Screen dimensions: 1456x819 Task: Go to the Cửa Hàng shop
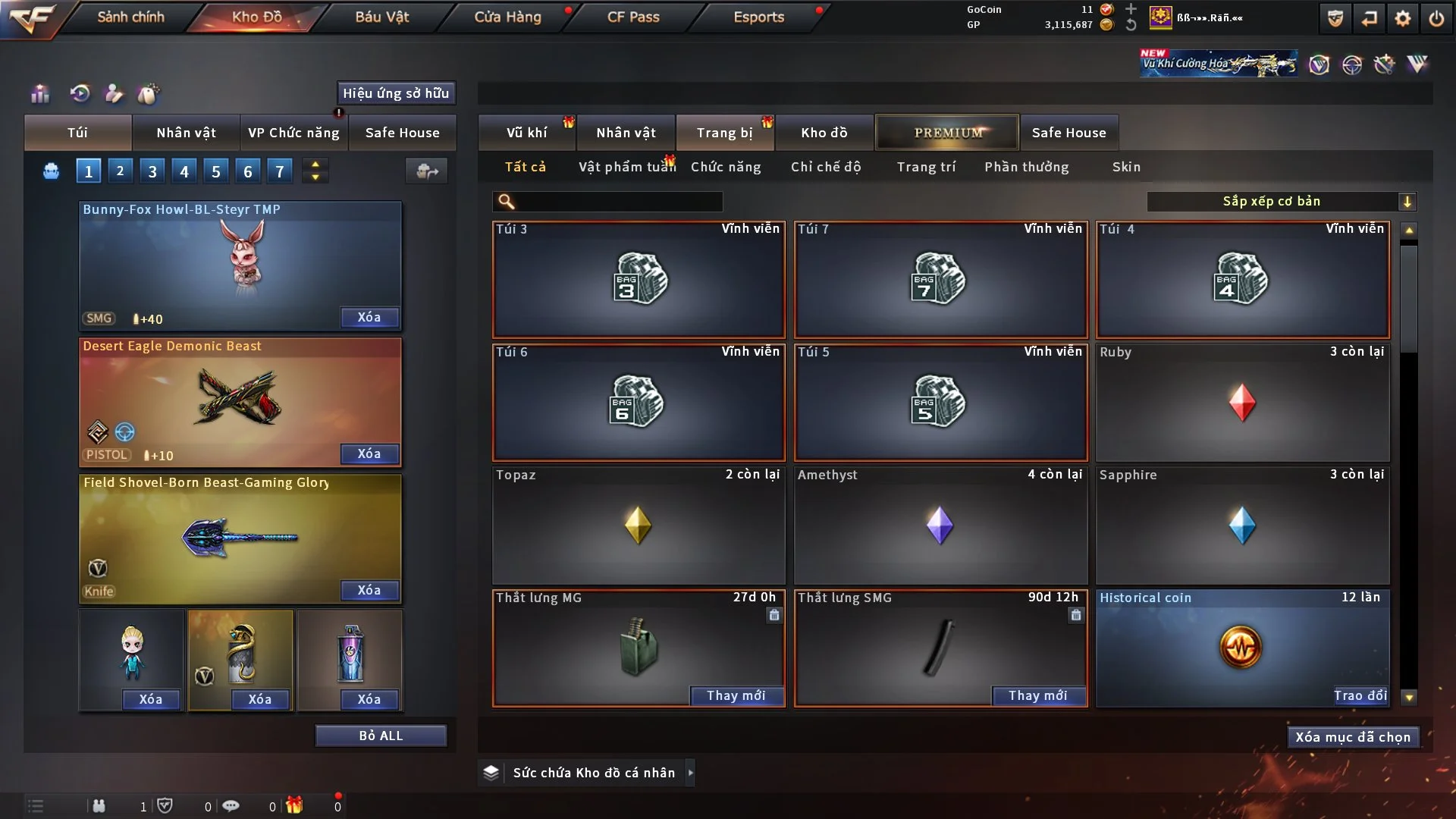tap(507, 17)
